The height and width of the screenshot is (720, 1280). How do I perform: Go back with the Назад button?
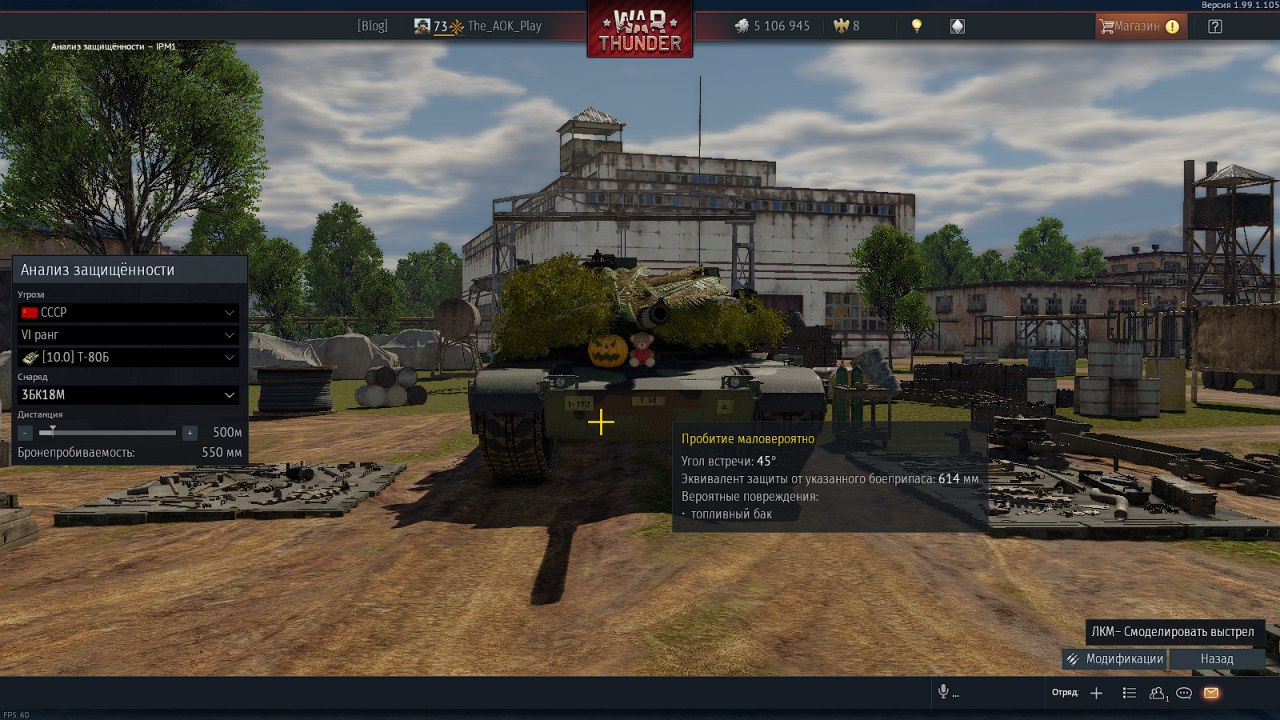tap(1217, 659)
